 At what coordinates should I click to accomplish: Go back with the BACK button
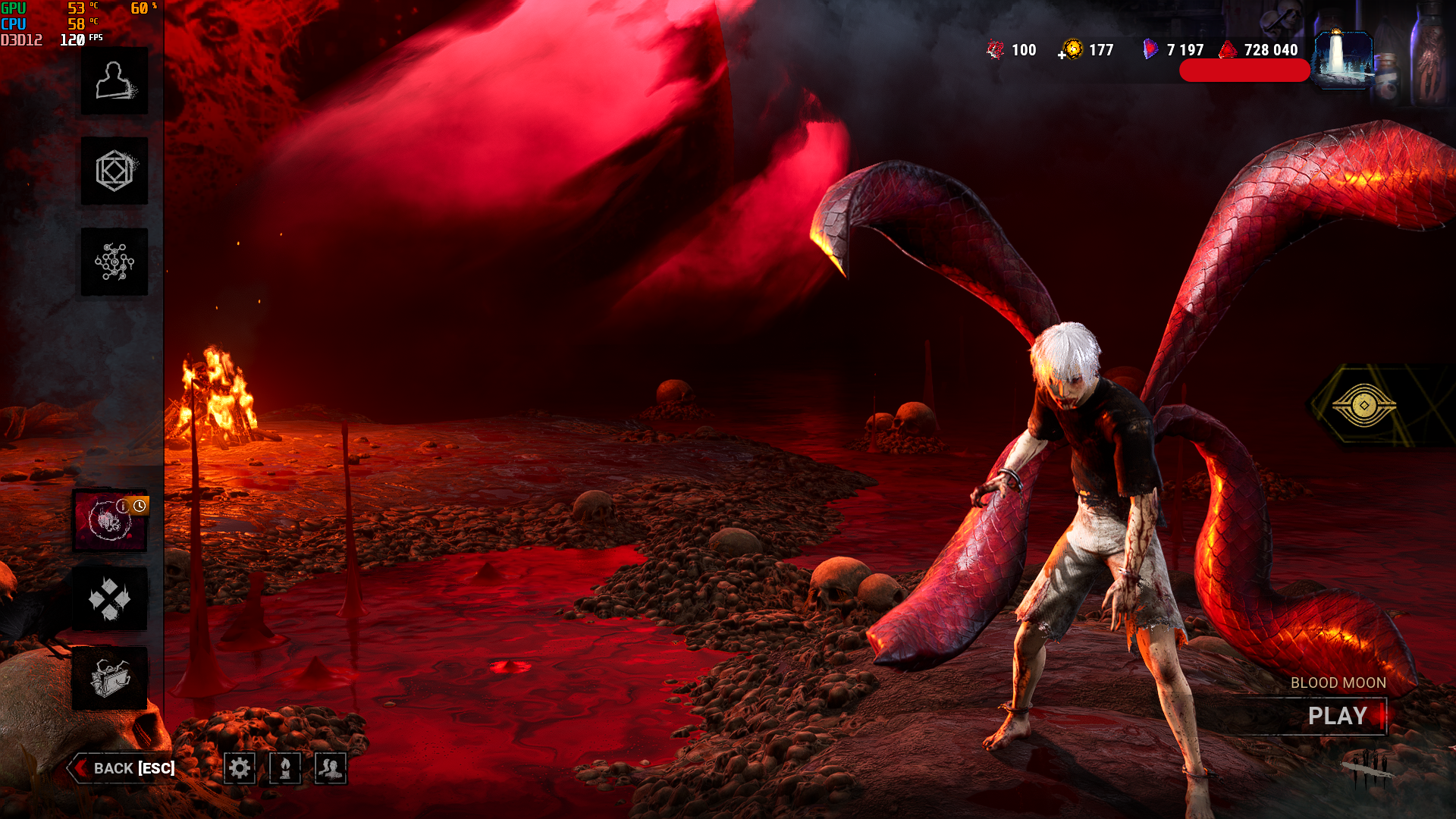coord(124,768)
